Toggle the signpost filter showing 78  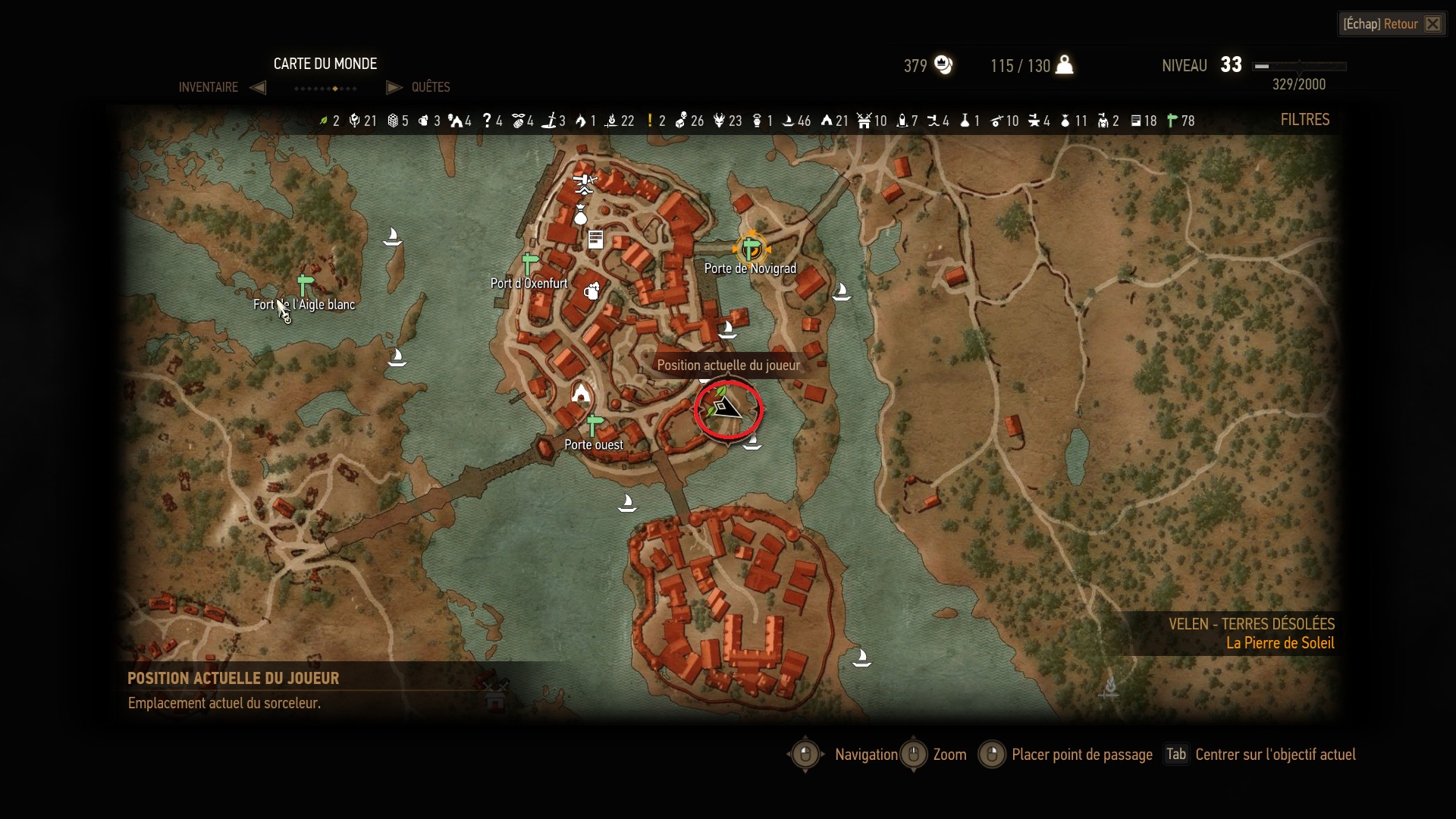[1172, 121]
